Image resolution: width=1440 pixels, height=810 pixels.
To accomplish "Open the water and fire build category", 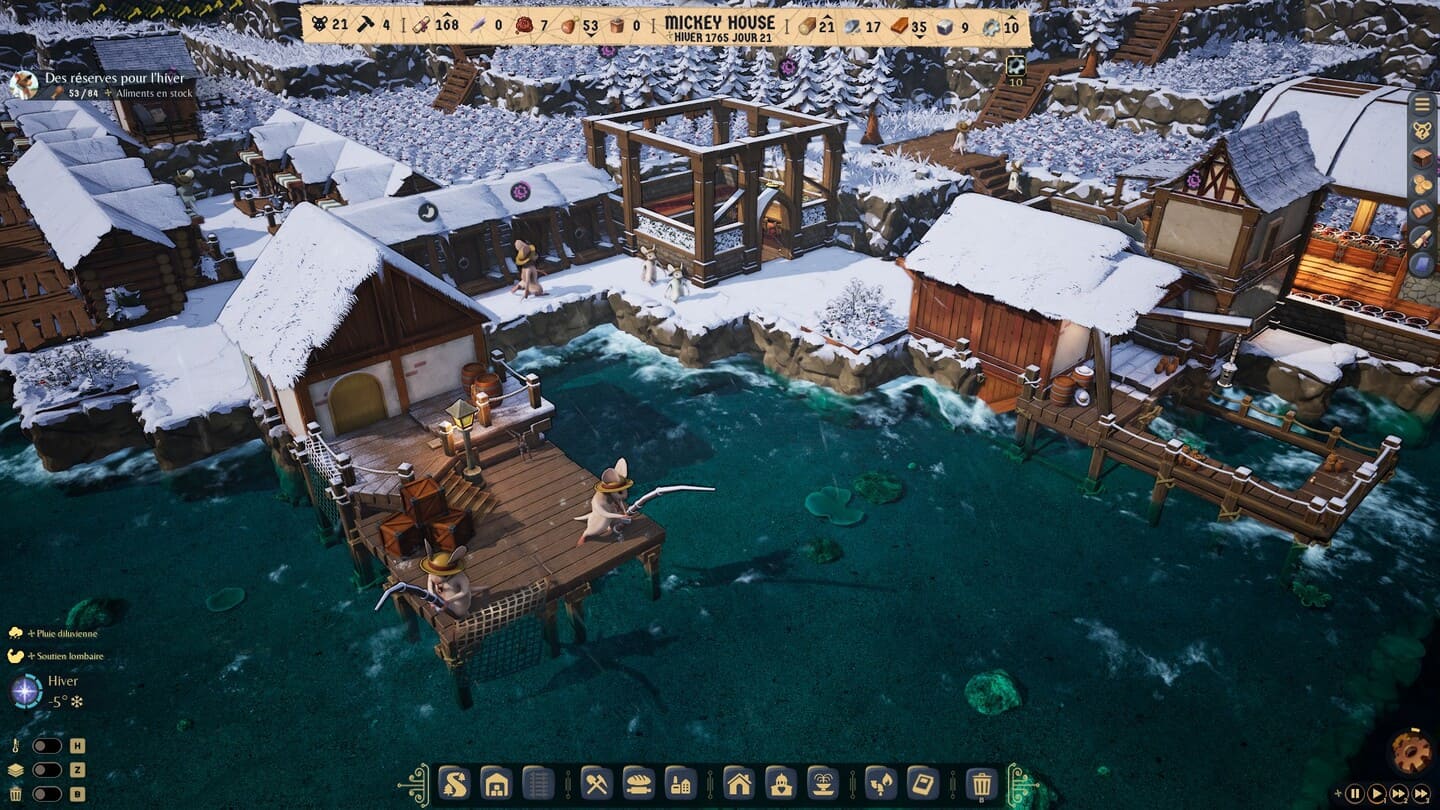I will 880,782.
